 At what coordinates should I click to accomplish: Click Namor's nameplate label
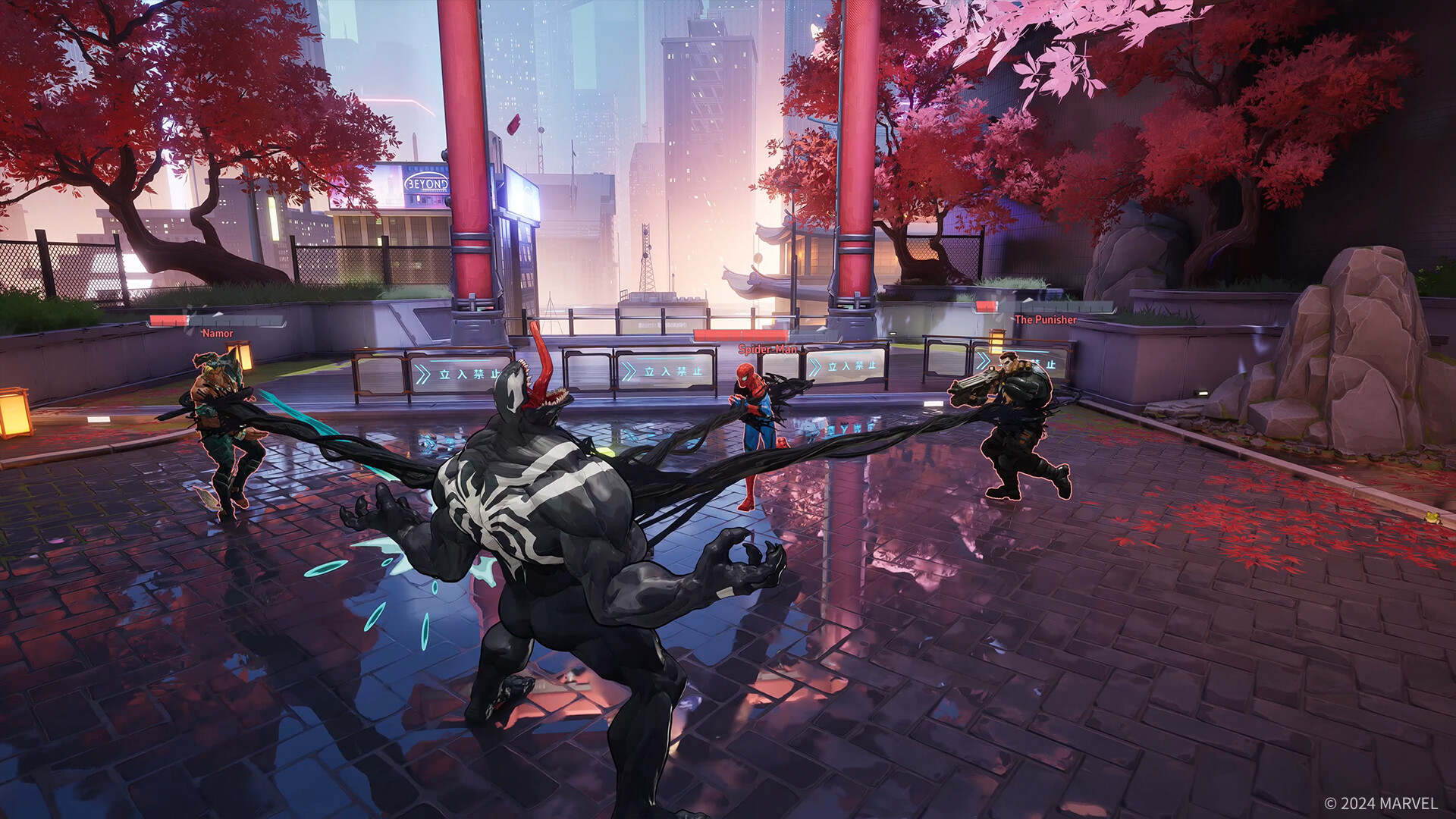(x=218, y=331)
